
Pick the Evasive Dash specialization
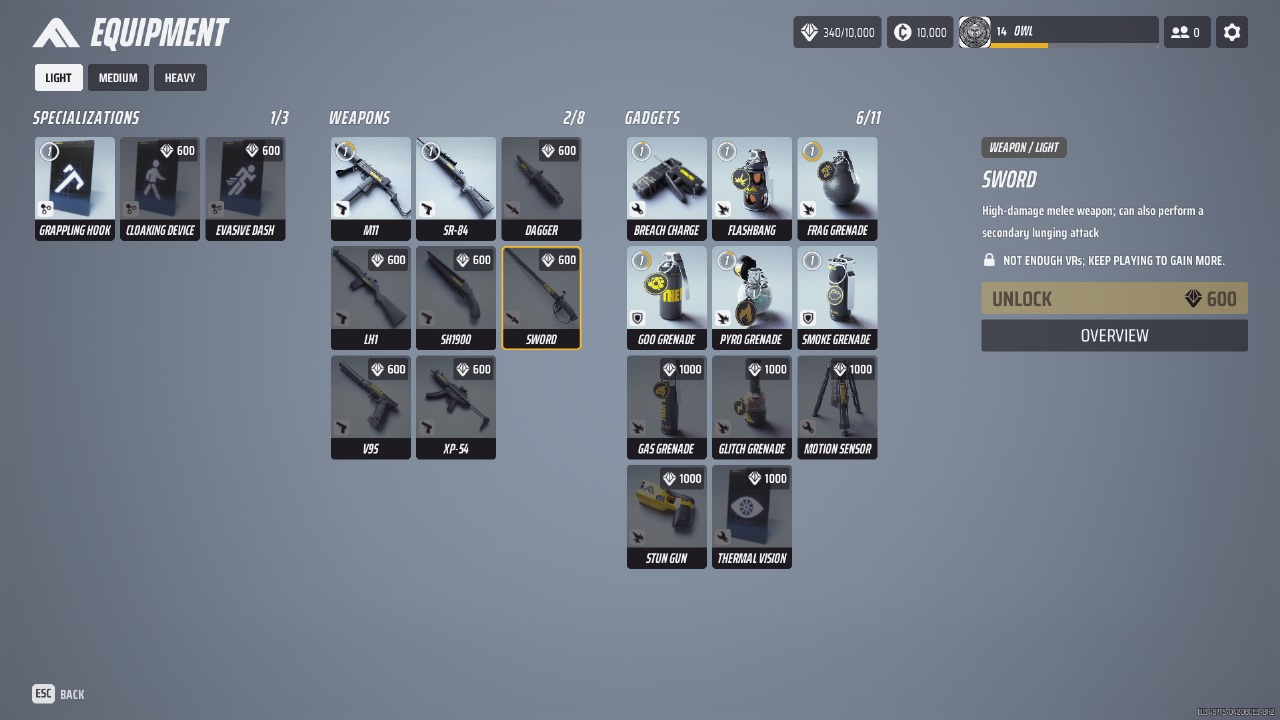[245, 189]
